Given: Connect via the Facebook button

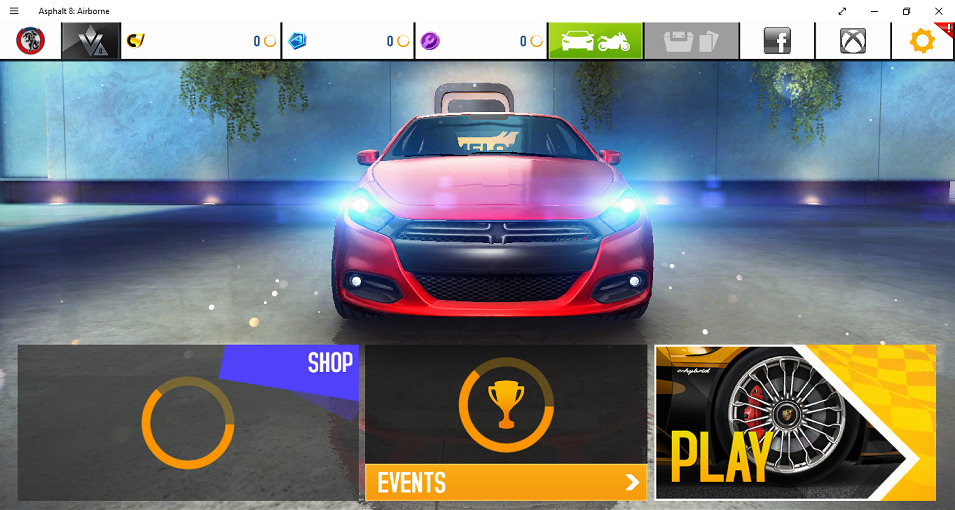Looking at the screenshot, I should tap(777, 41).
